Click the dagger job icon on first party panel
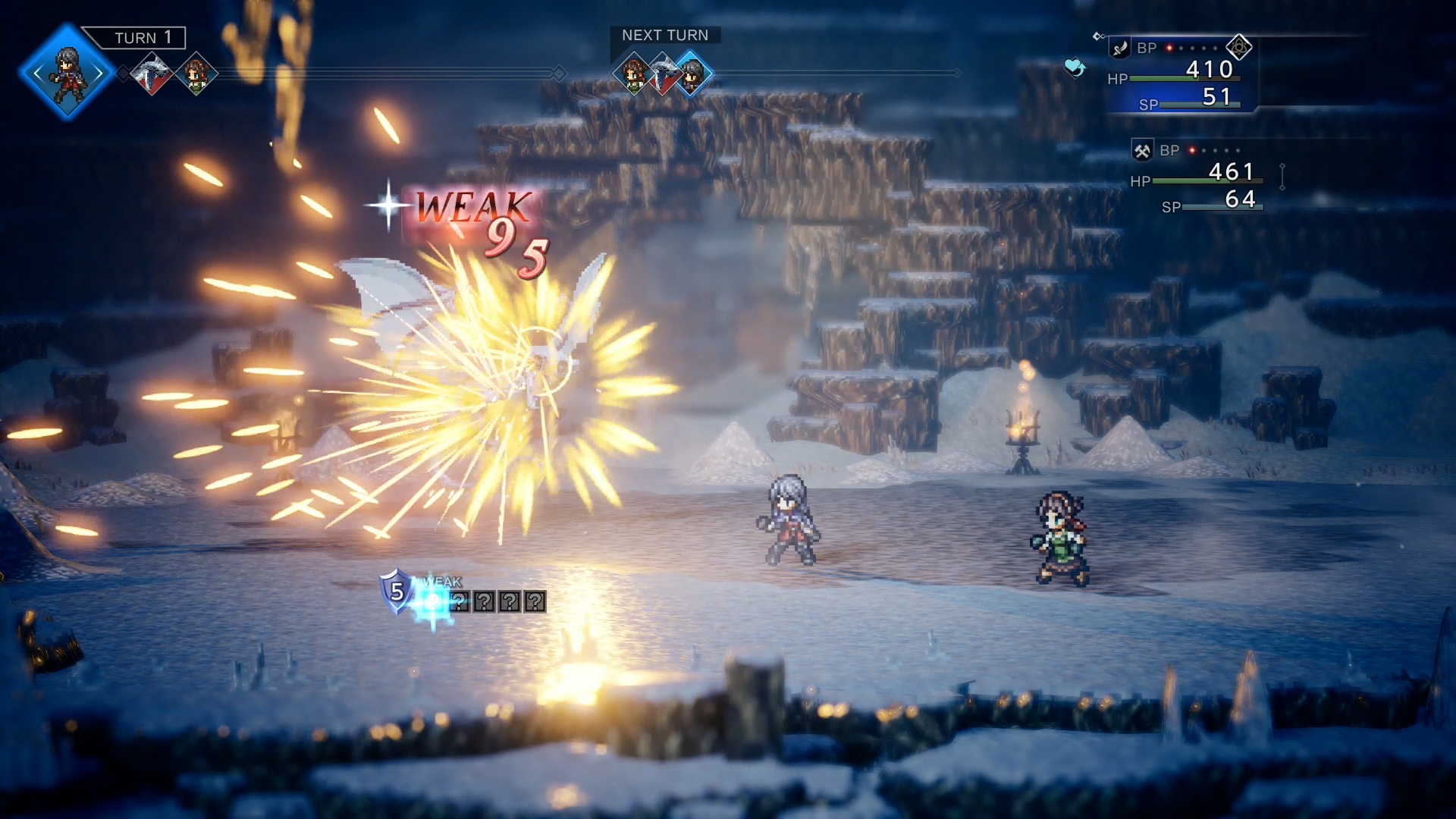 [1120, 49]
